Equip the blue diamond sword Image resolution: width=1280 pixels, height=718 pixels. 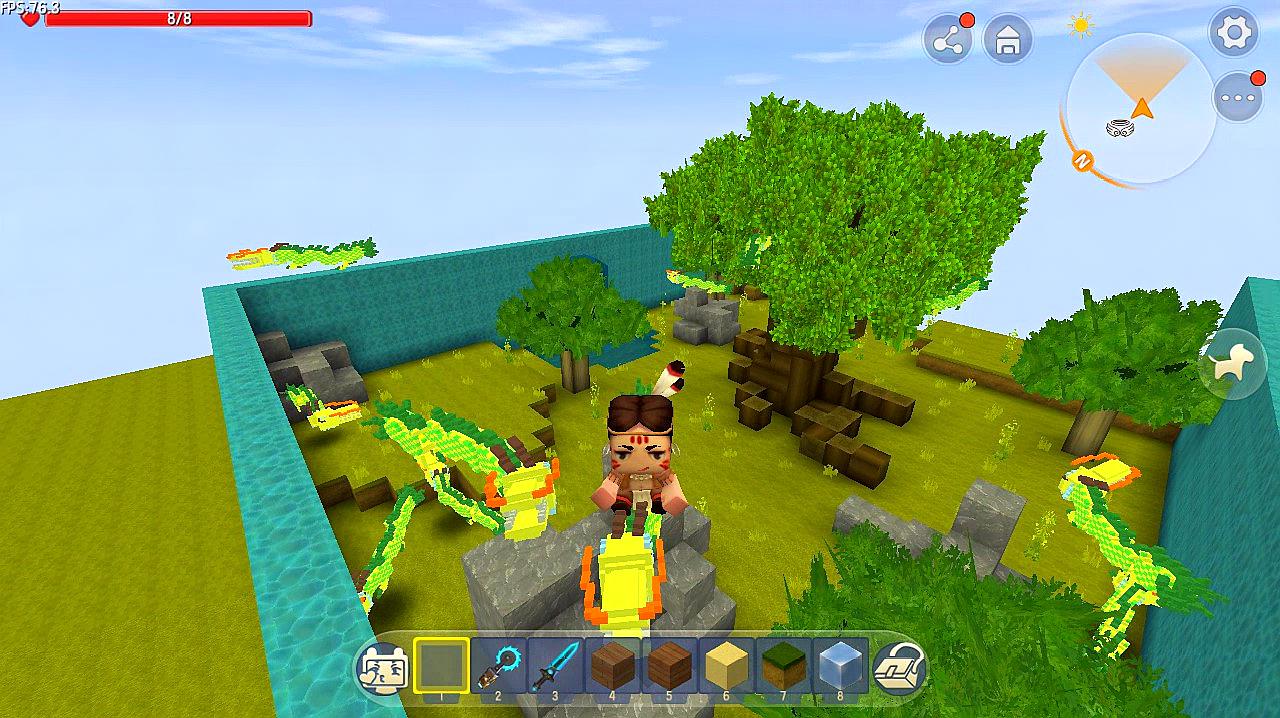point(555,665)
